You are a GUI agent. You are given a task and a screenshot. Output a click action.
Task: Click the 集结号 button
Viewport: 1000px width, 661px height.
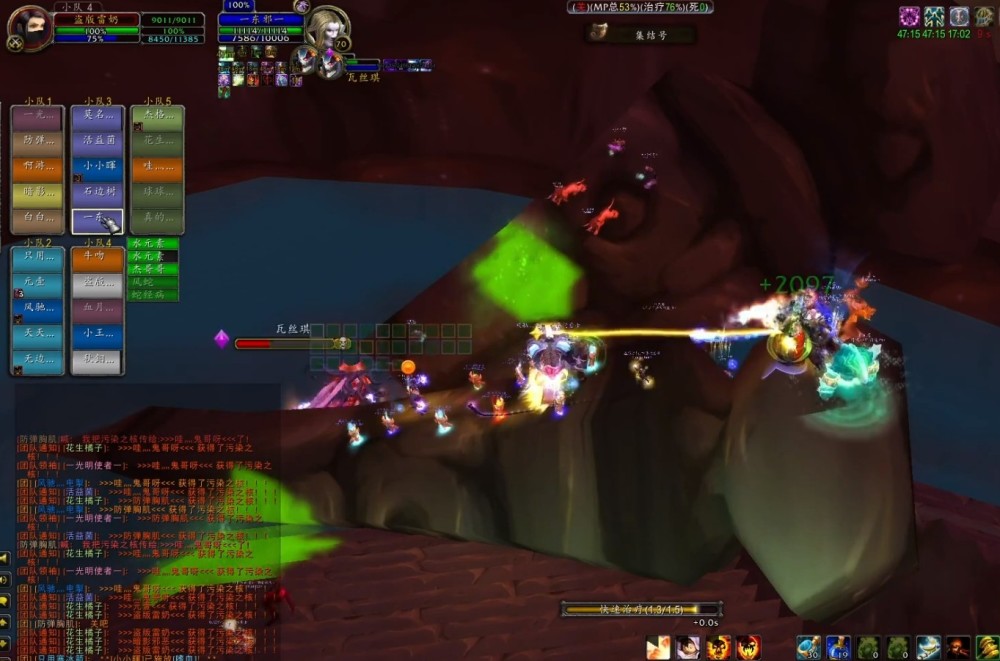point(642,34)
